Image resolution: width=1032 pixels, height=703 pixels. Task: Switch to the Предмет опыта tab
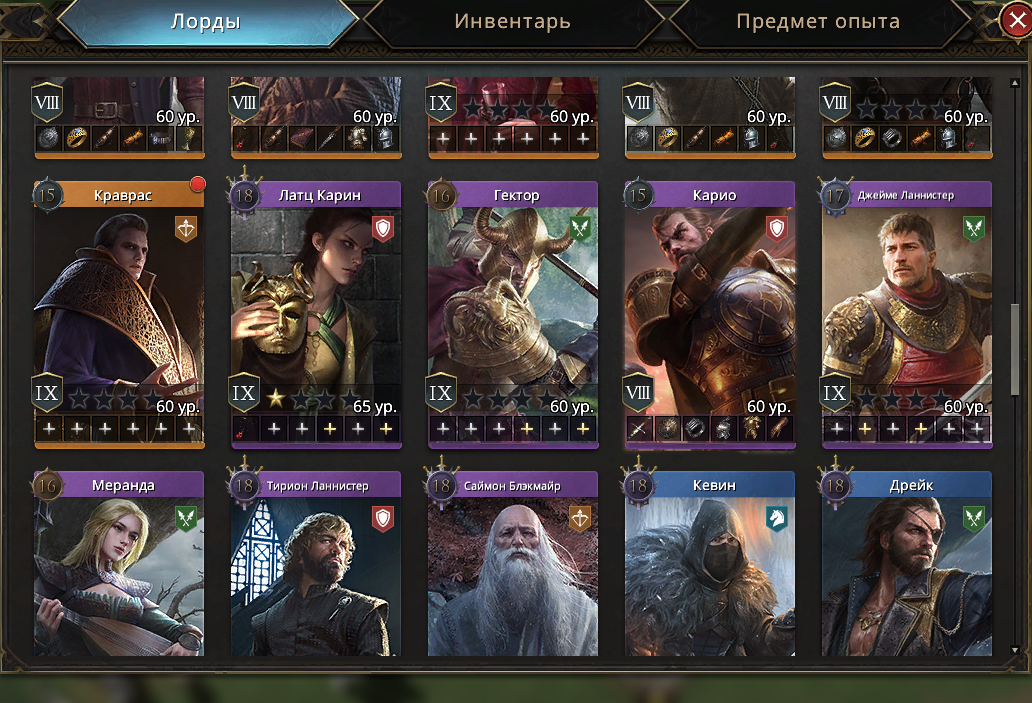coord(817,22)
